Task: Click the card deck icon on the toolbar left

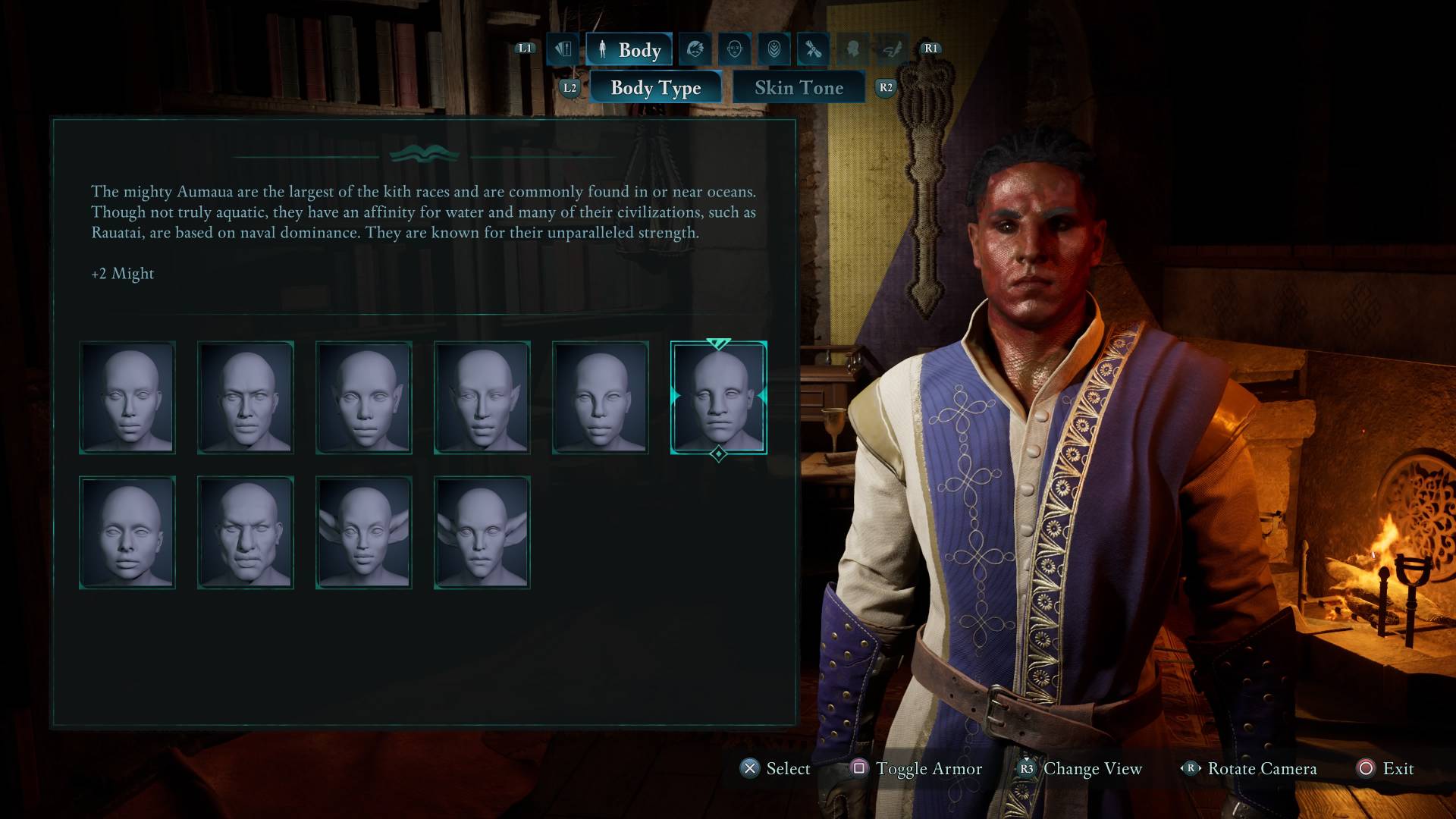Action: (563, 49)
